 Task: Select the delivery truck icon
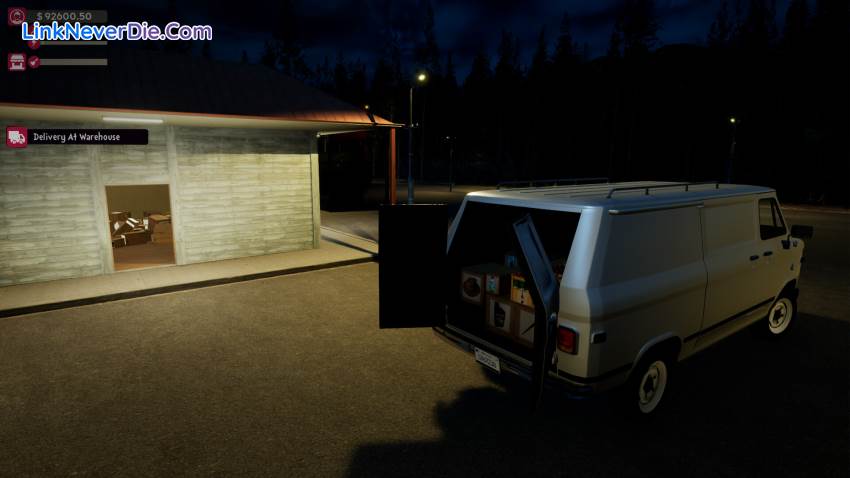coord(17,137)
